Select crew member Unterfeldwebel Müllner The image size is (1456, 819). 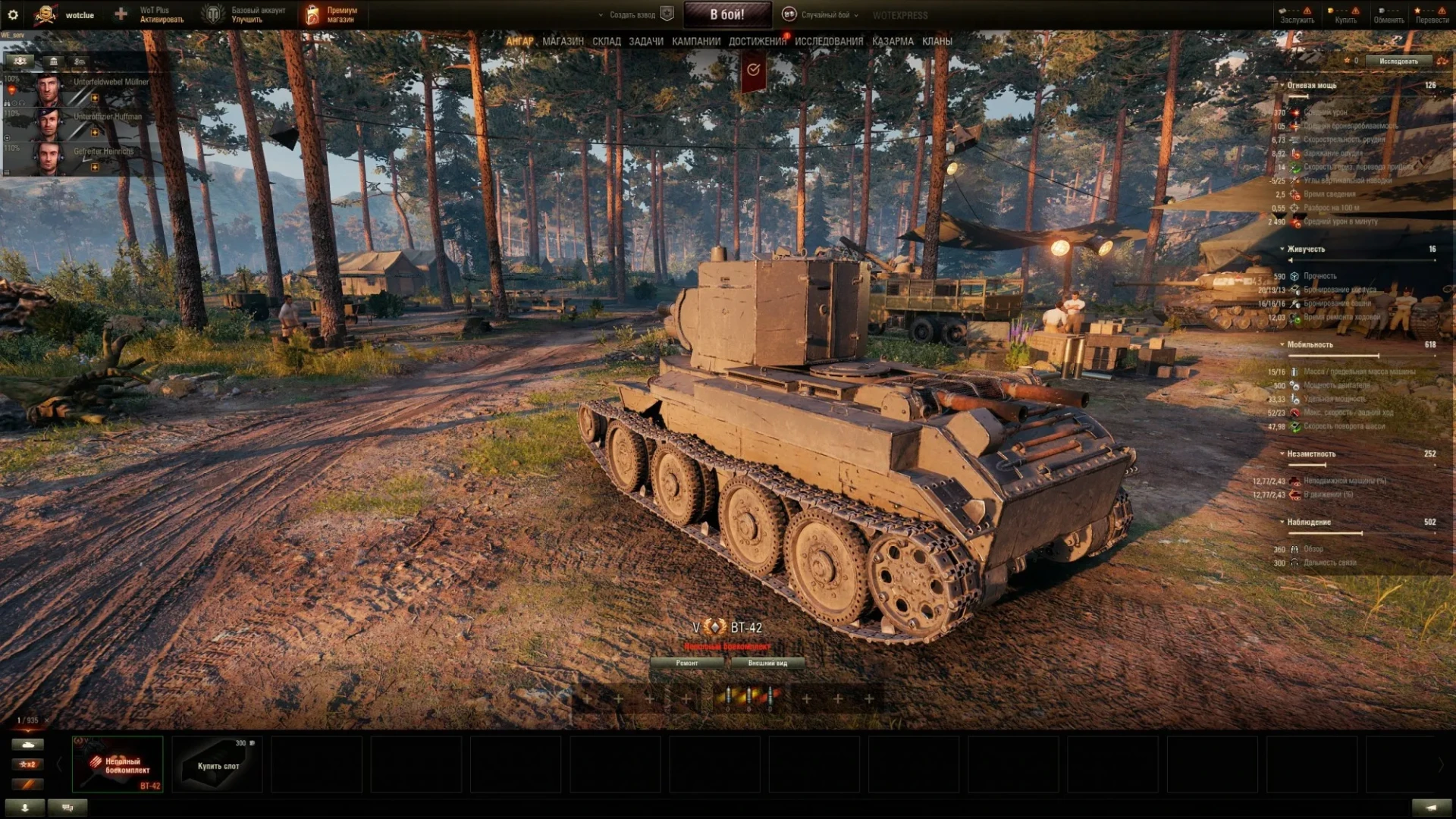pyautogui.click(x=83, y=89)
